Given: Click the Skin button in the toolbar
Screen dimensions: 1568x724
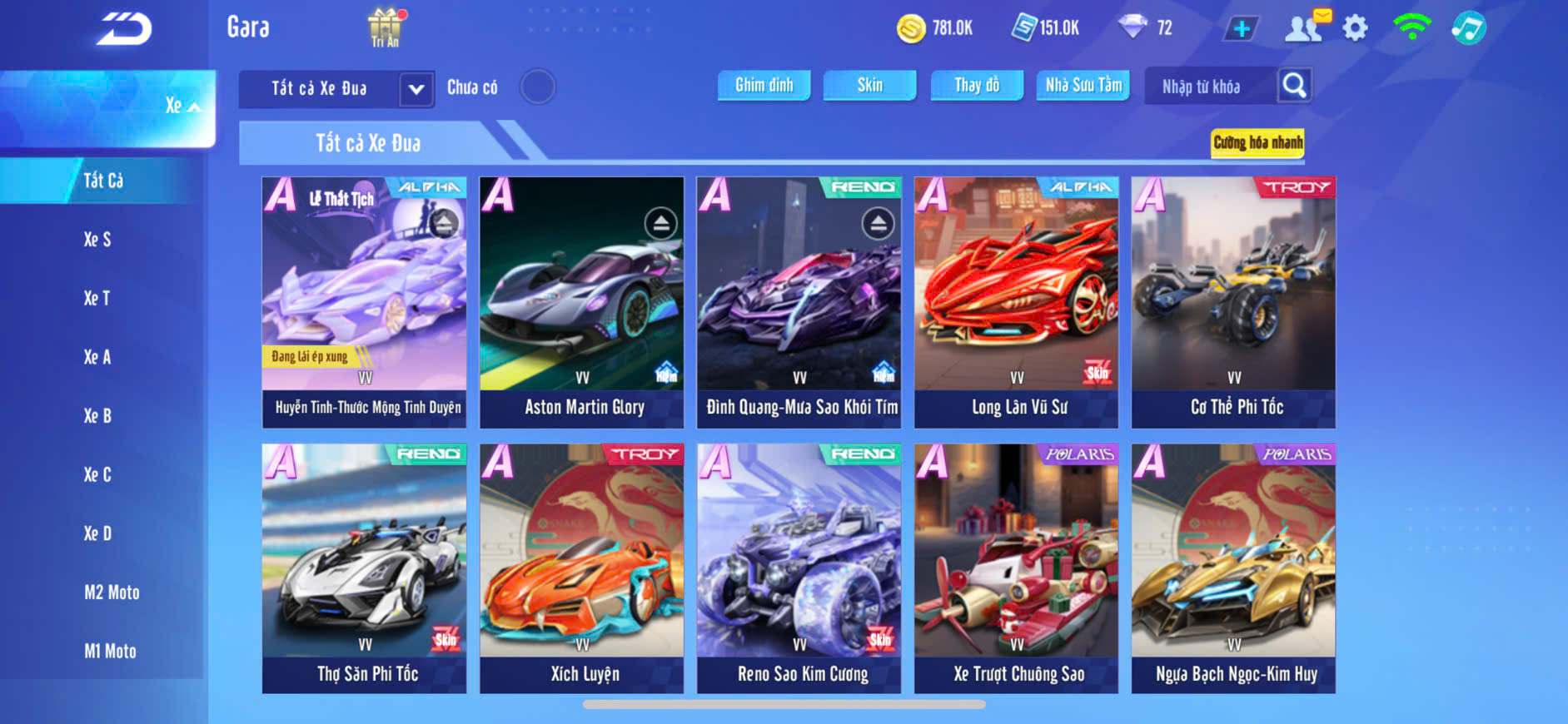Looking at the screenshot, I should click(x=869, y=86).
